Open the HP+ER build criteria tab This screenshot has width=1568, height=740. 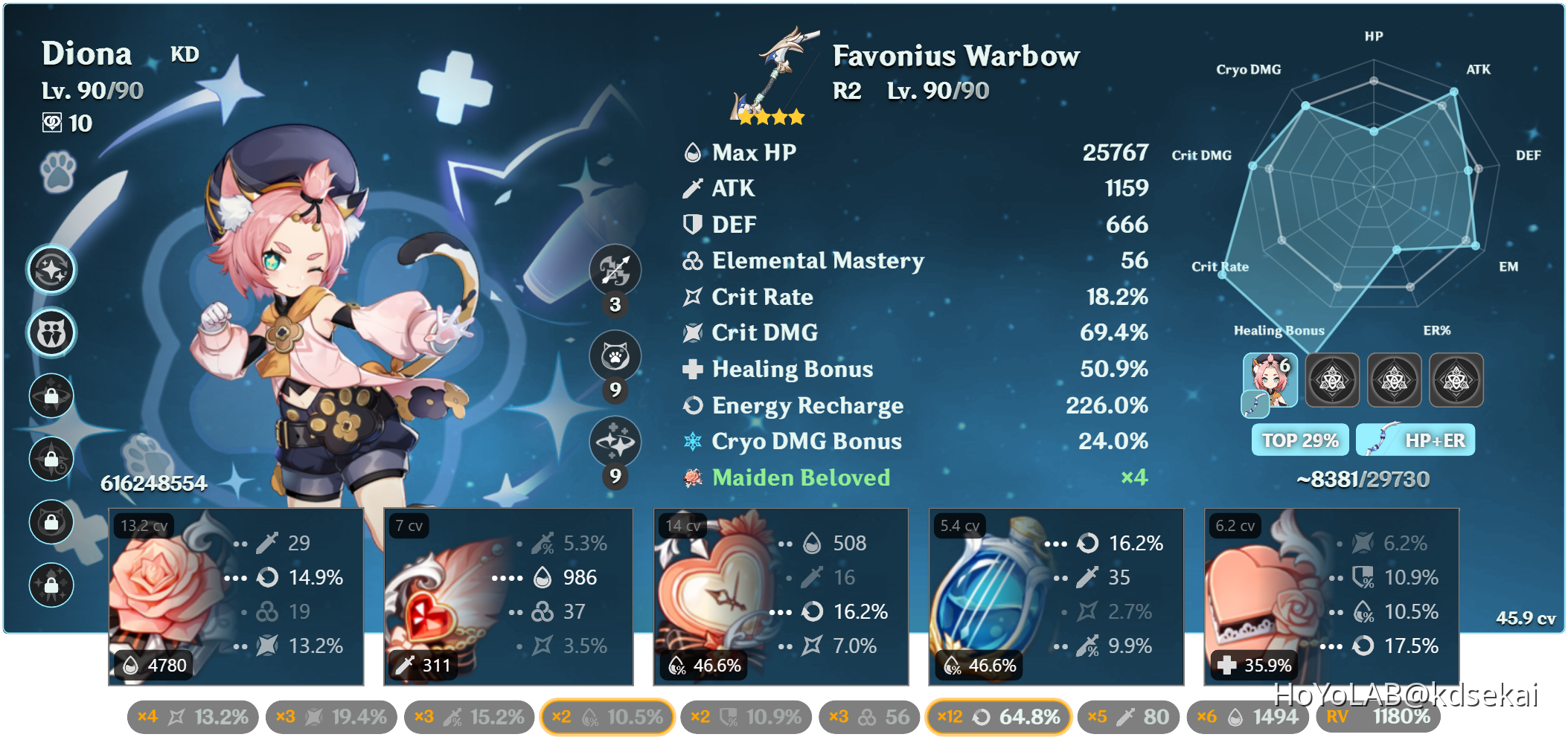pos(1415,440)
